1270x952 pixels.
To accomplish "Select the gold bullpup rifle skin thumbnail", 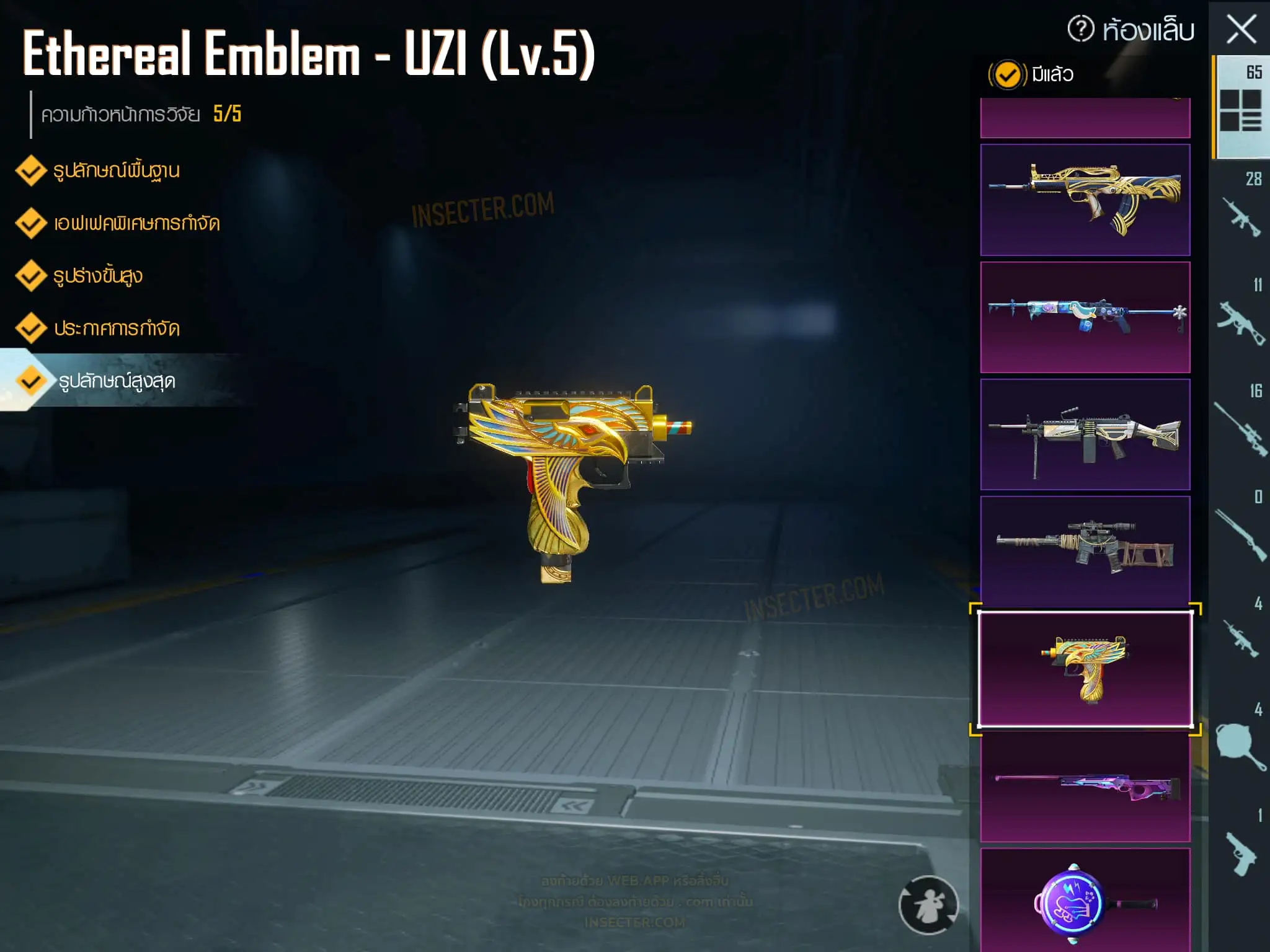I will [1085, 200].
